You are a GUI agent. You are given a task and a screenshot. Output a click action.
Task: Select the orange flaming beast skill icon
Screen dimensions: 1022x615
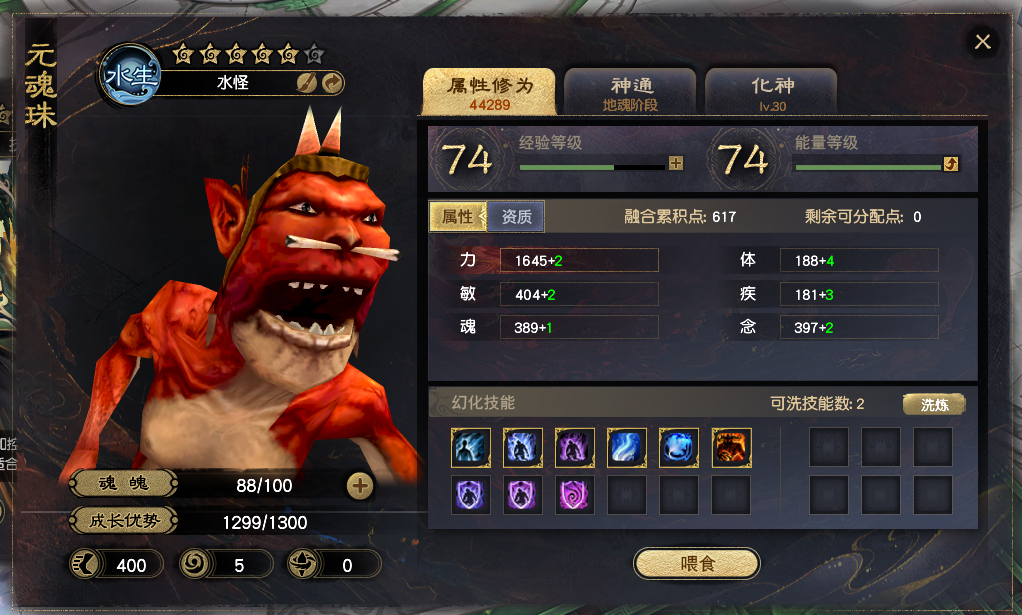(x=731, y=448)
